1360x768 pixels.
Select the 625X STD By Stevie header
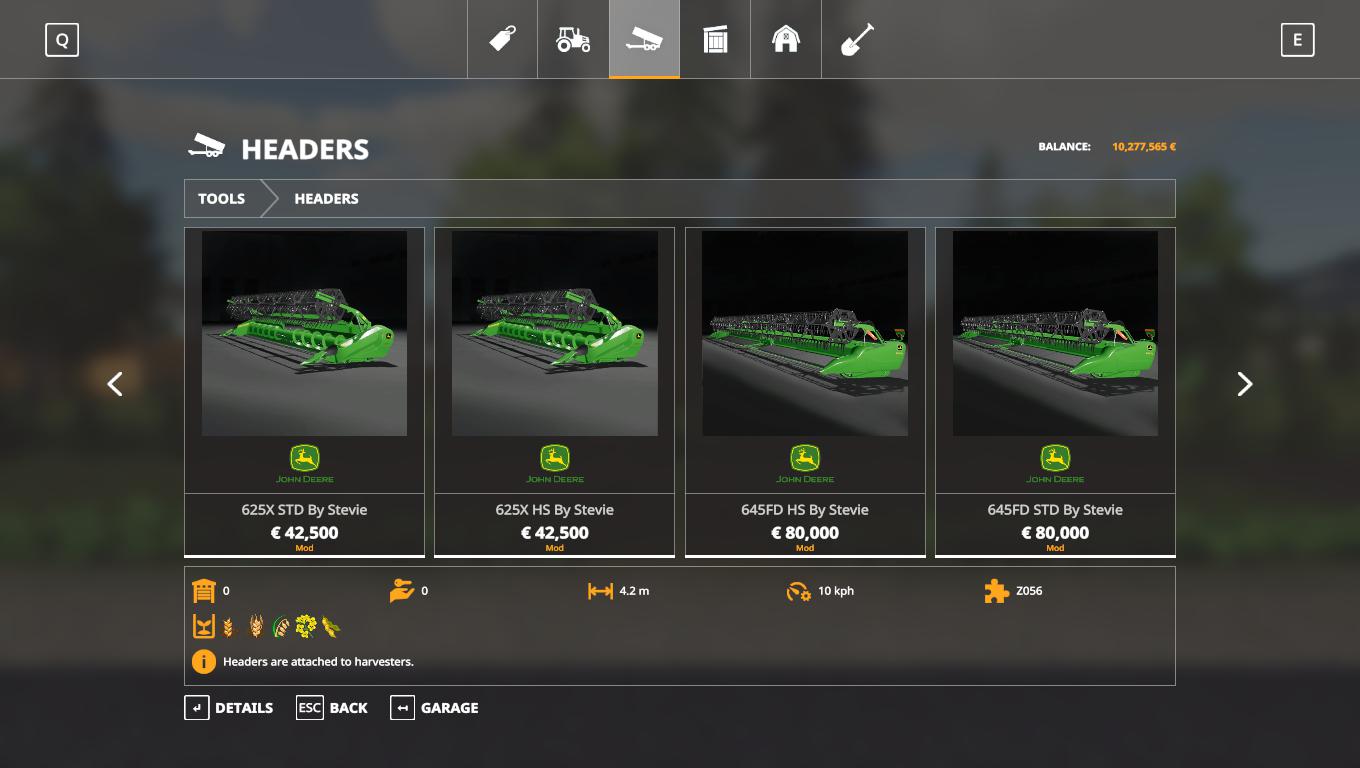coord(304,391)
